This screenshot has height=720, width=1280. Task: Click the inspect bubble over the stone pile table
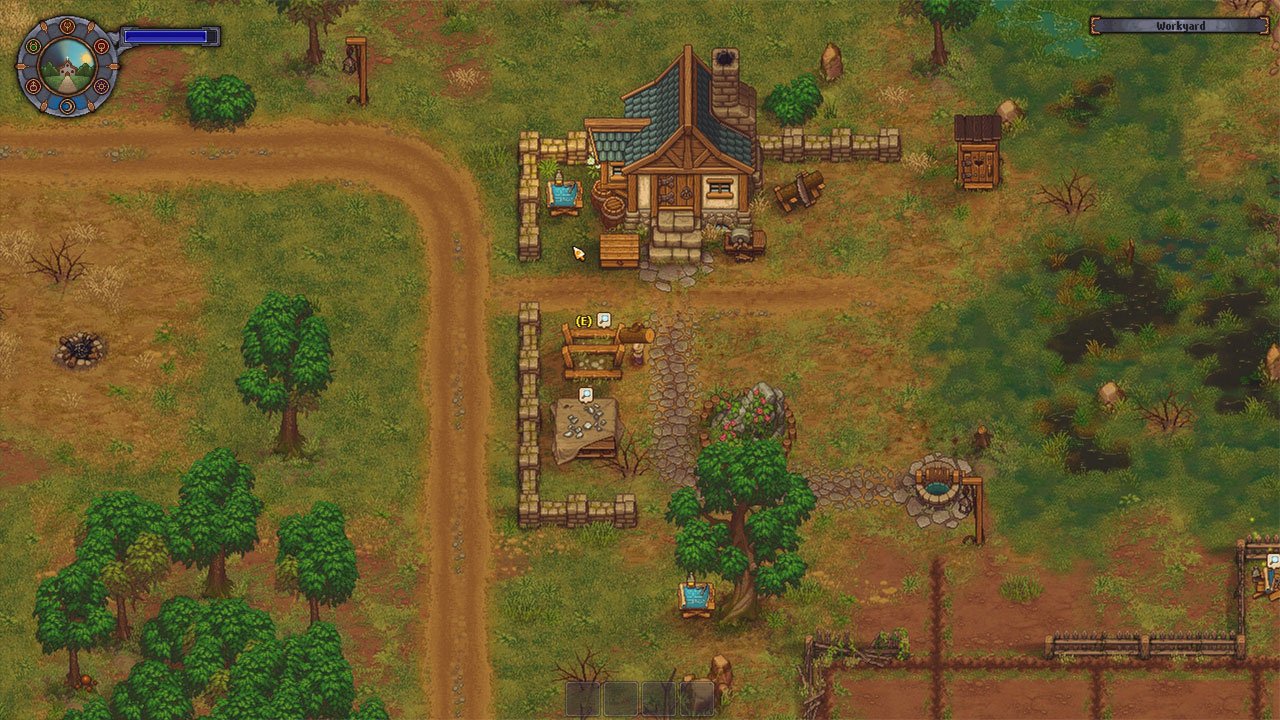(x=586, y=395)
